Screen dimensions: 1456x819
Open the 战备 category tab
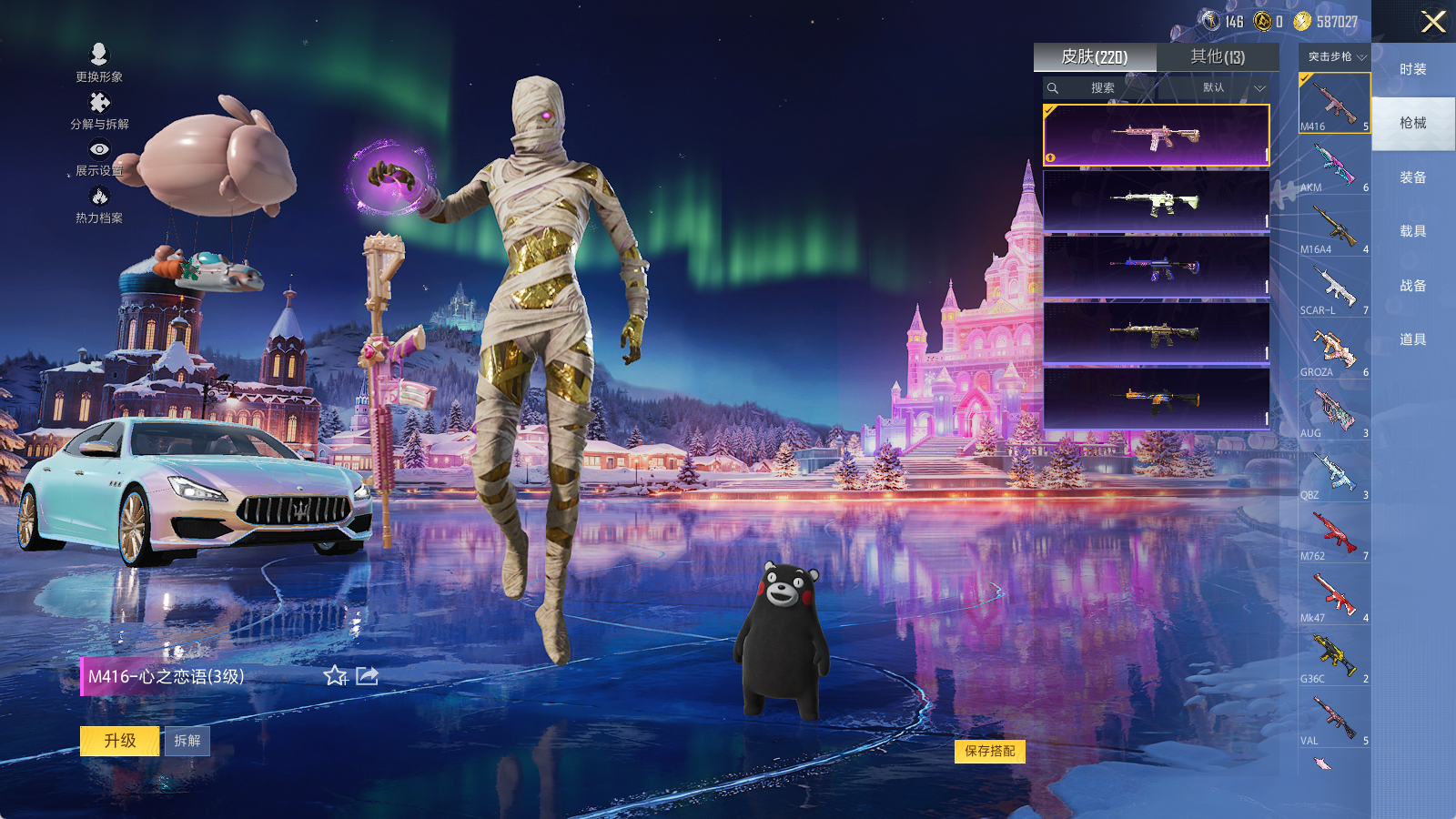(1412, 286)
